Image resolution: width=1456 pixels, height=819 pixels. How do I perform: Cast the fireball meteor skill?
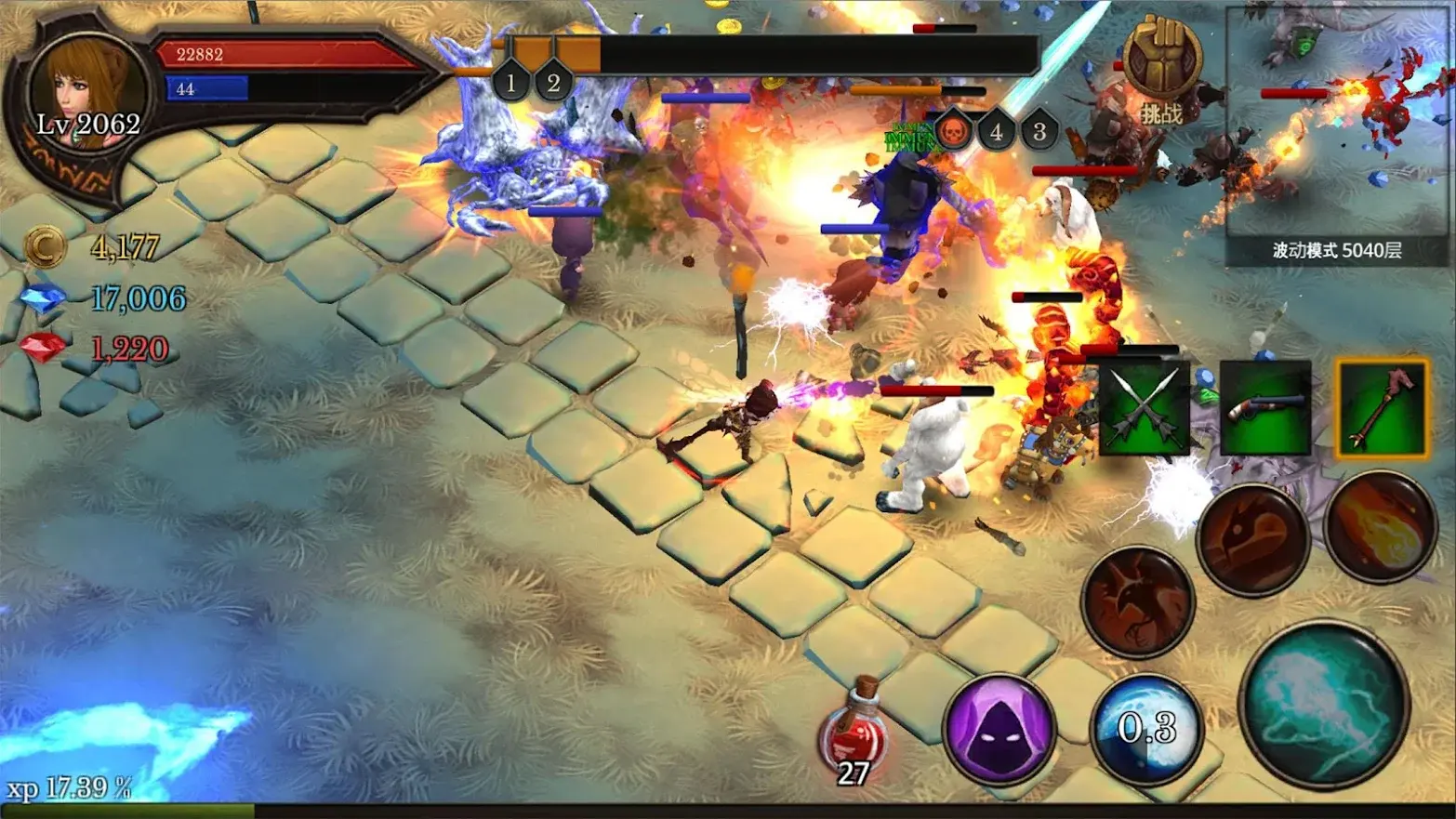(x=1381, y=526)
